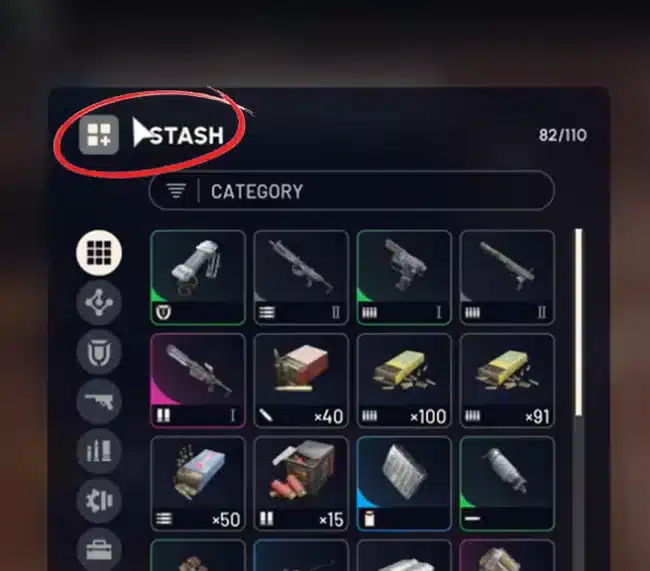Select the pink-rarity rifle slot
Screen dimensions: 650x571
pyautogui.click(x=197, y=380)
